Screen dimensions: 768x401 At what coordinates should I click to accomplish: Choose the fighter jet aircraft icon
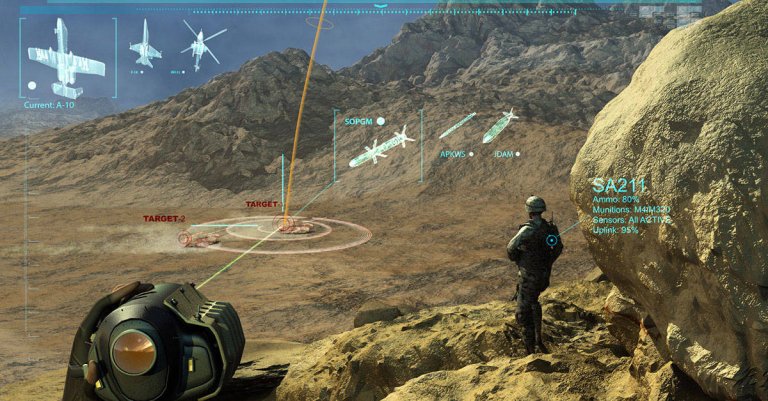(x=146, y=44)
